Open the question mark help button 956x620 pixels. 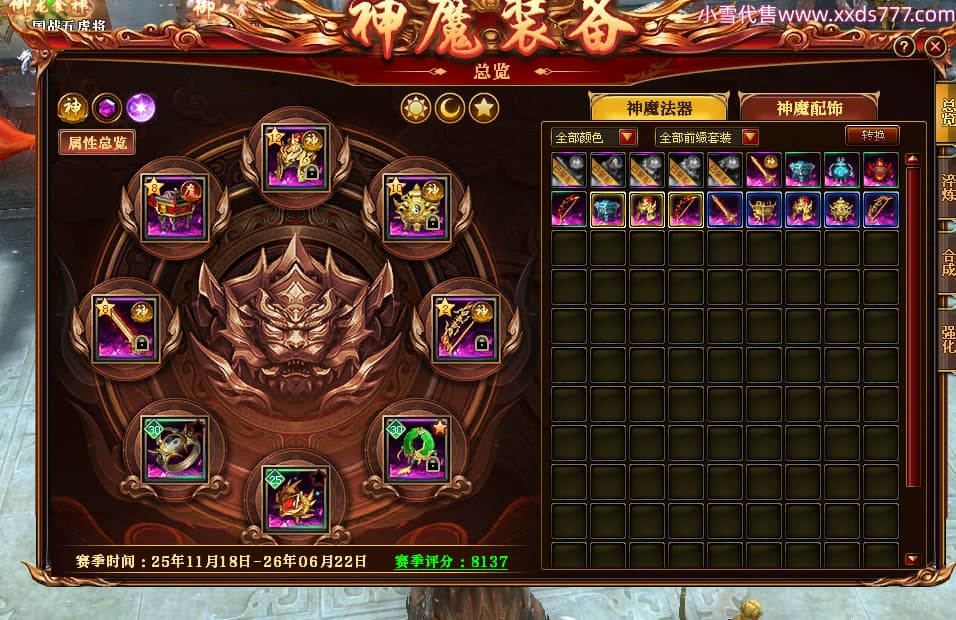pyautogui.click(x=904, y=47)
